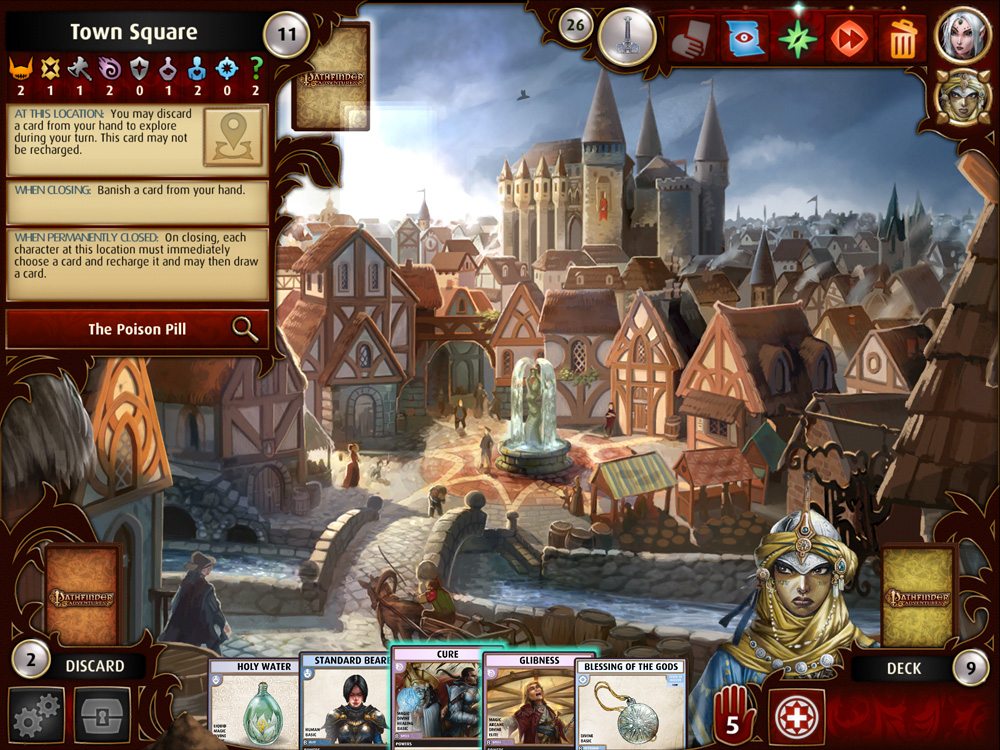Activate the green compass star icon

pos(797,38)
